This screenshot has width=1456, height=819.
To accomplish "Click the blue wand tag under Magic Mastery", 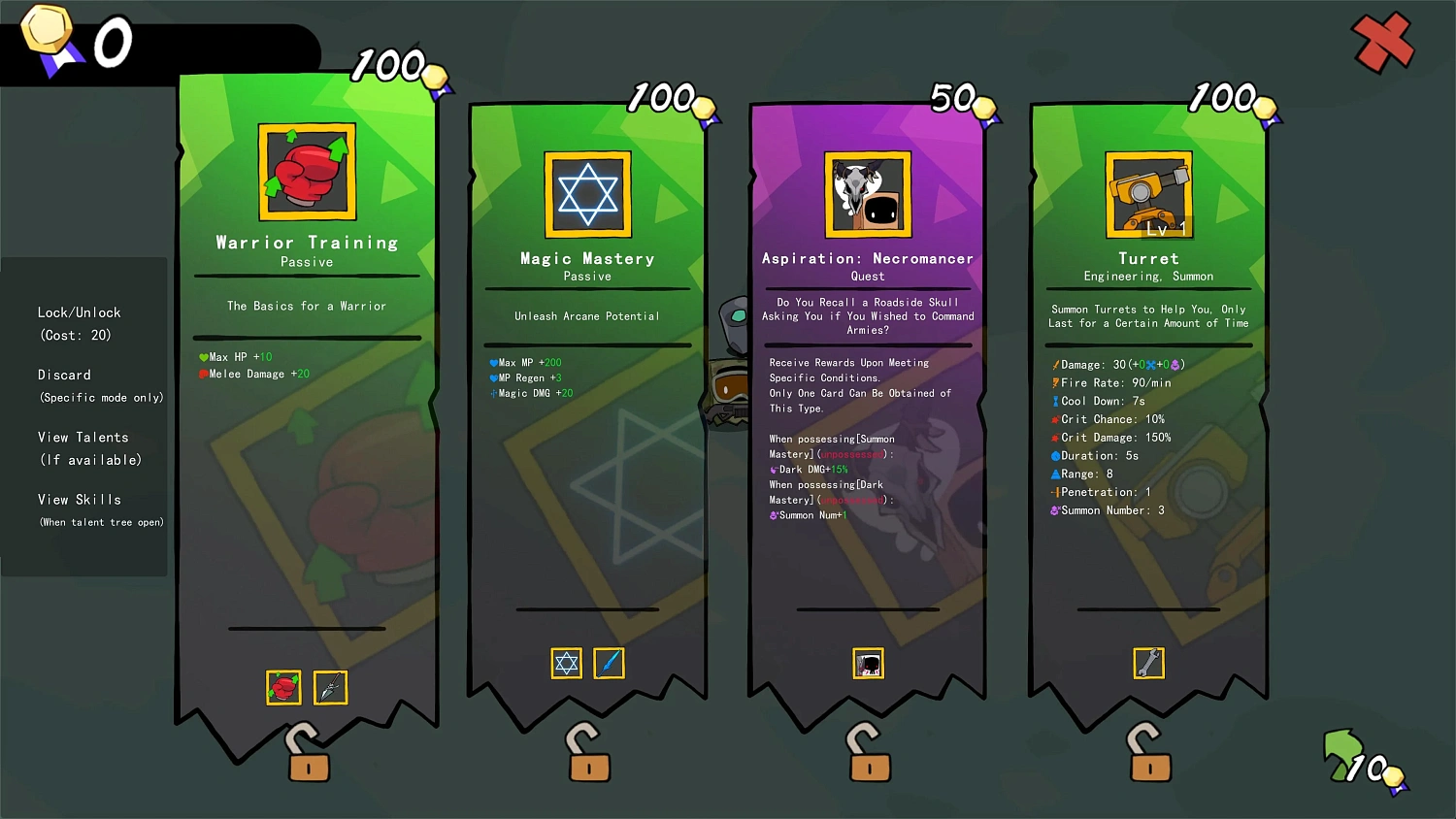I will point(610,664).
